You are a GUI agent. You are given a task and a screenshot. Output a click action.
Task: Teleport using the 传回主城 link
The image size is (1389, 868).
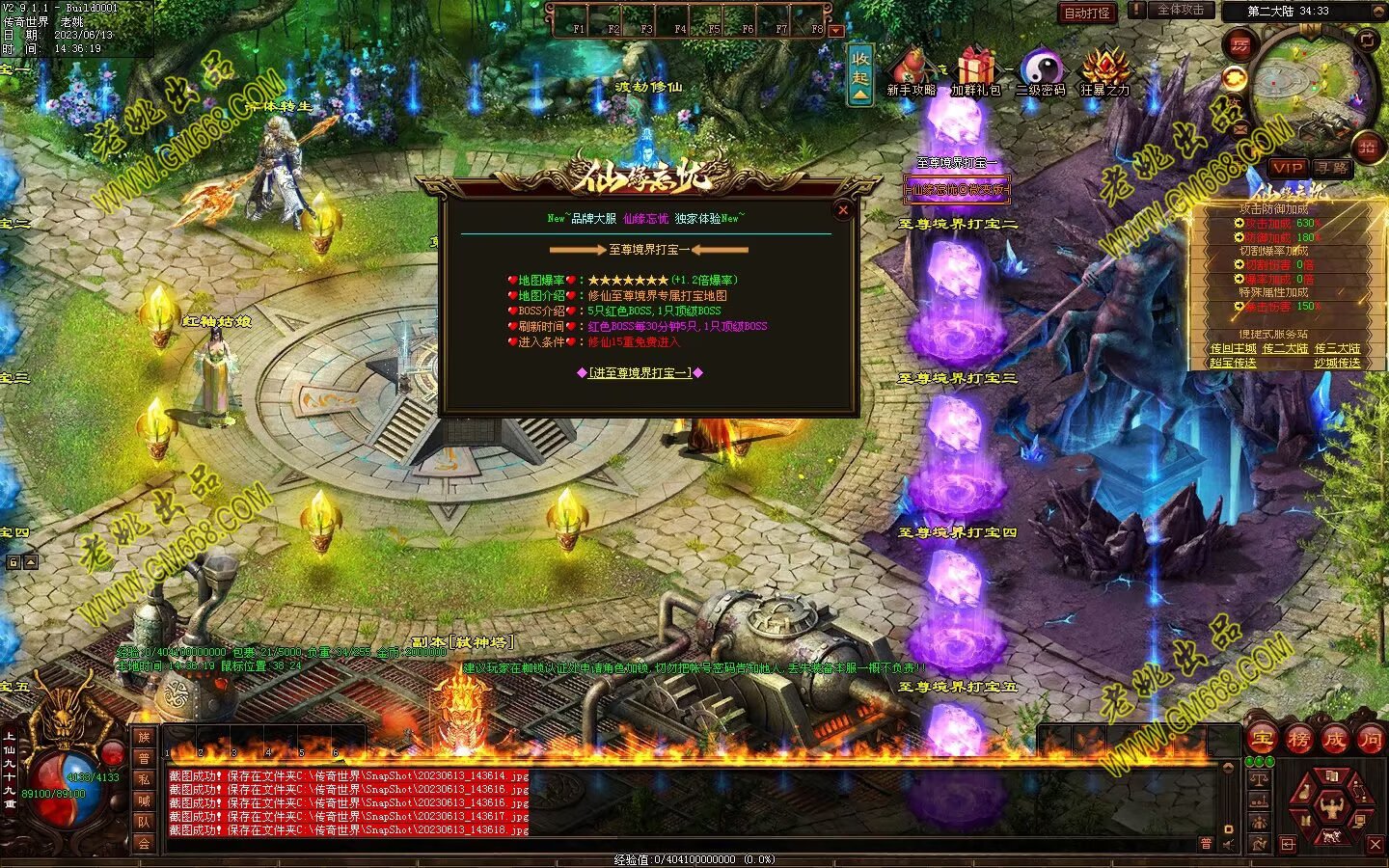[1233, 349]
